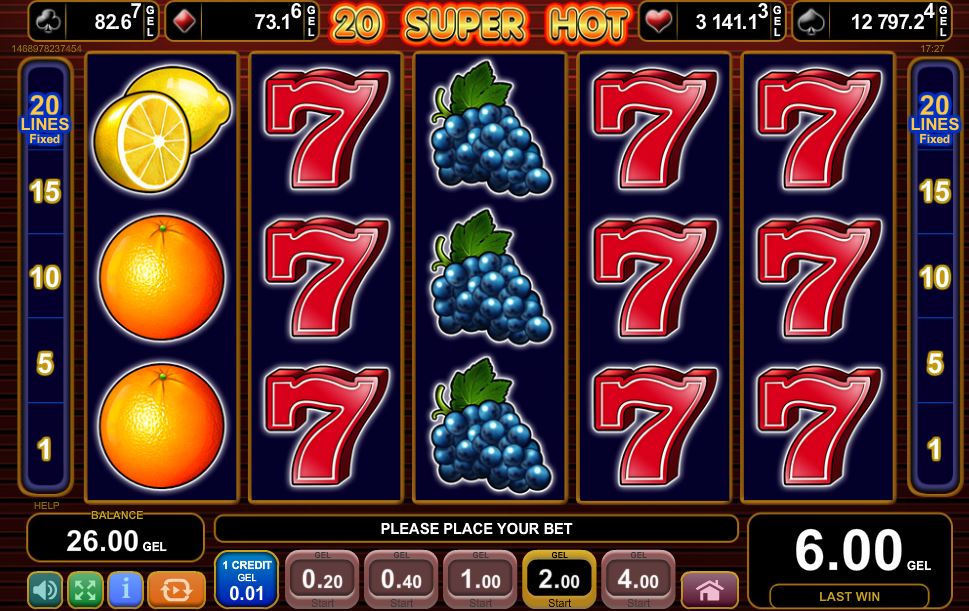This screenshot has width=969, height=611.
Task: Place the 0.20 GEL bet
Action: click(321, 580)
